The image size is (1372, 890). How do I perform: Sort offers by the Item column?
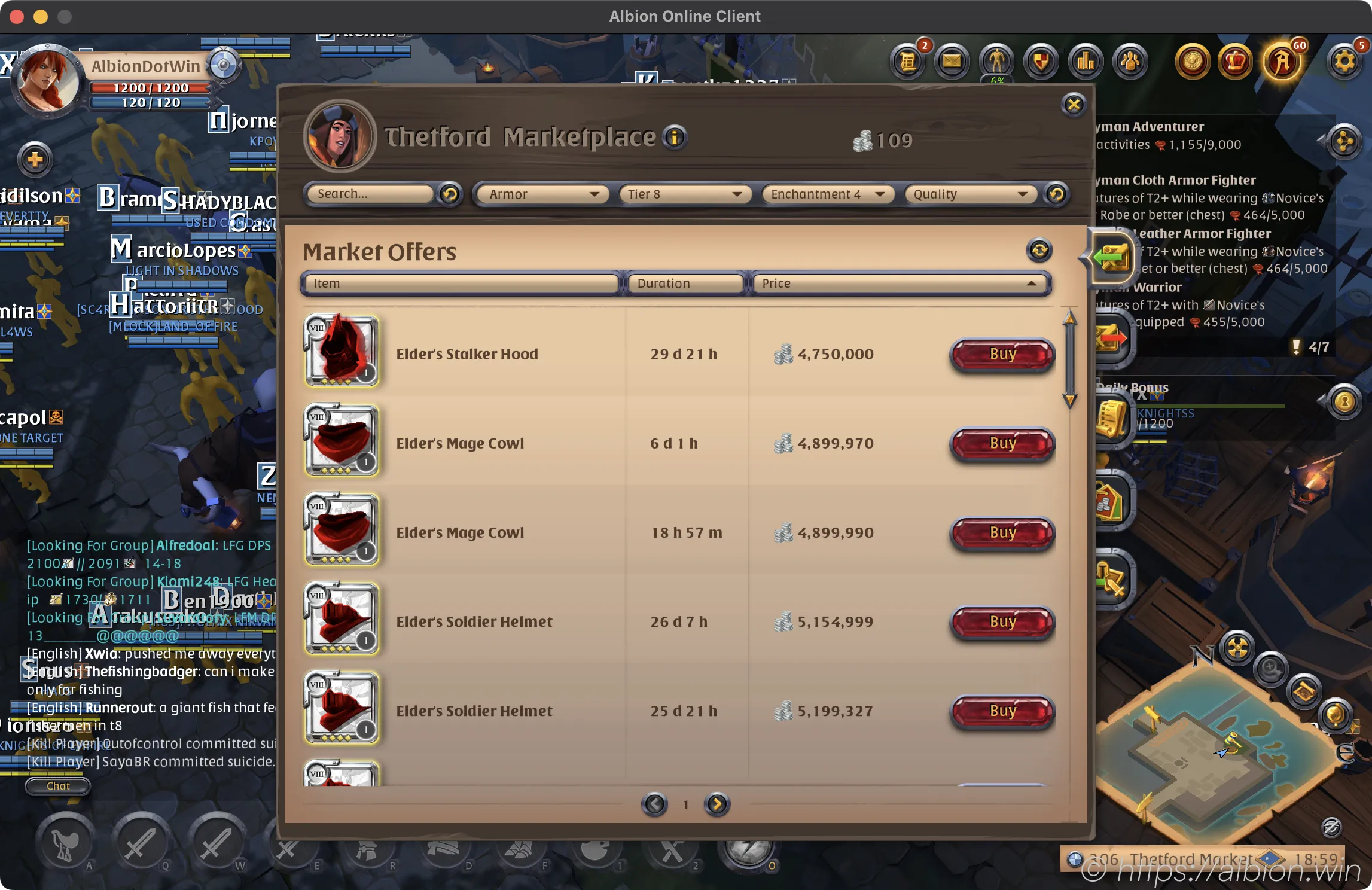pyautogui.click(x=461, y=284)
